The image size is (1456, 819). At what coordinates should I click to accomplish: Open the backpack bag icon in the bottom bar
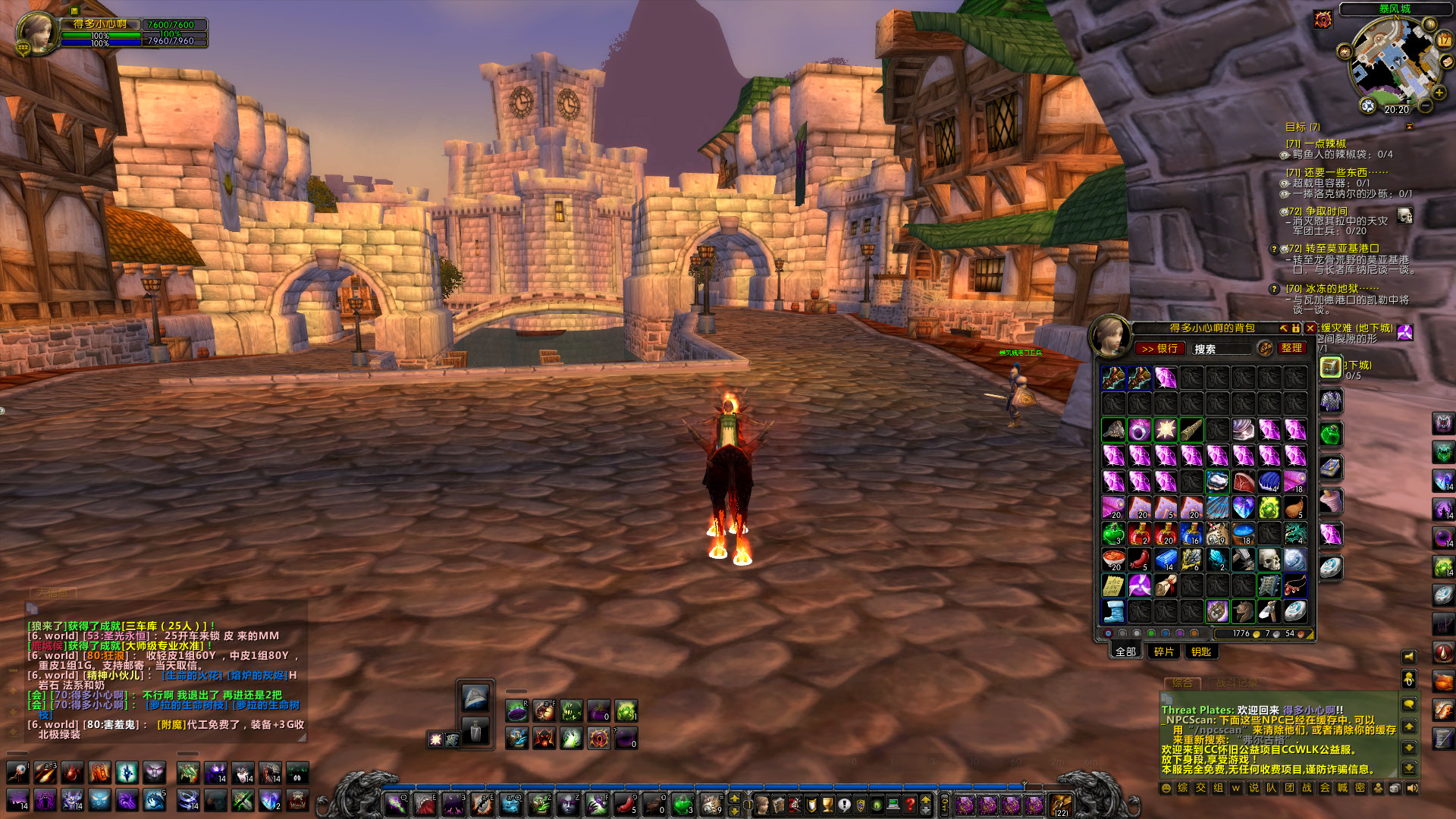(x=1059, y=805)
